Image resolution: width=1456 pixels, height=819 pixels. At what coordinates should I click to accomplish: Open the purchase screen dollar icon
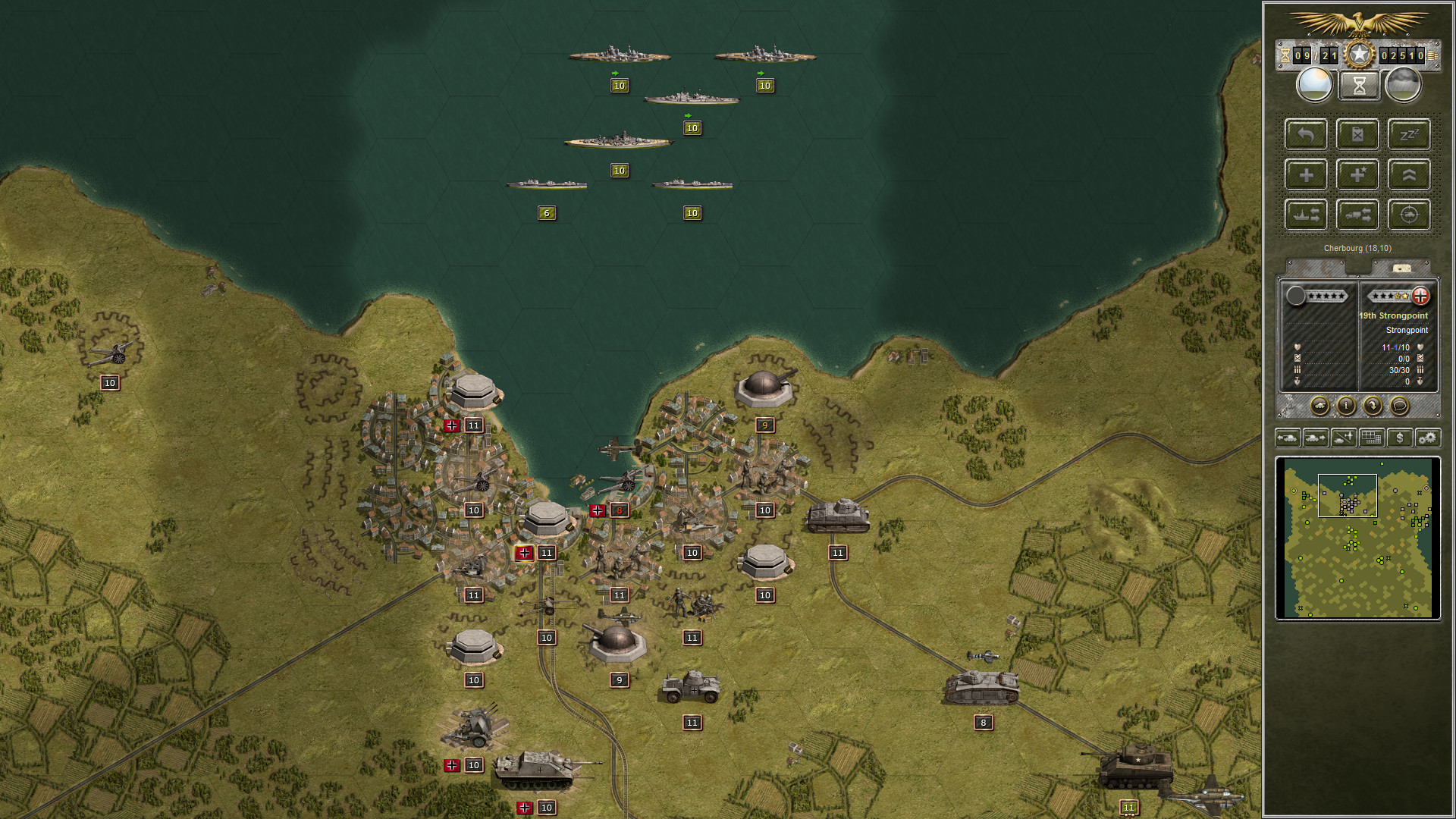[1399, 438]
